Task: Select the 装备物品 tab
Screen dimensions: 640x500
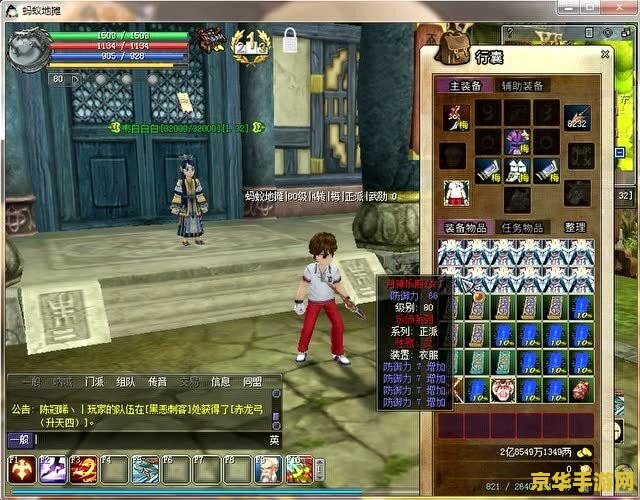Action: 465,228
